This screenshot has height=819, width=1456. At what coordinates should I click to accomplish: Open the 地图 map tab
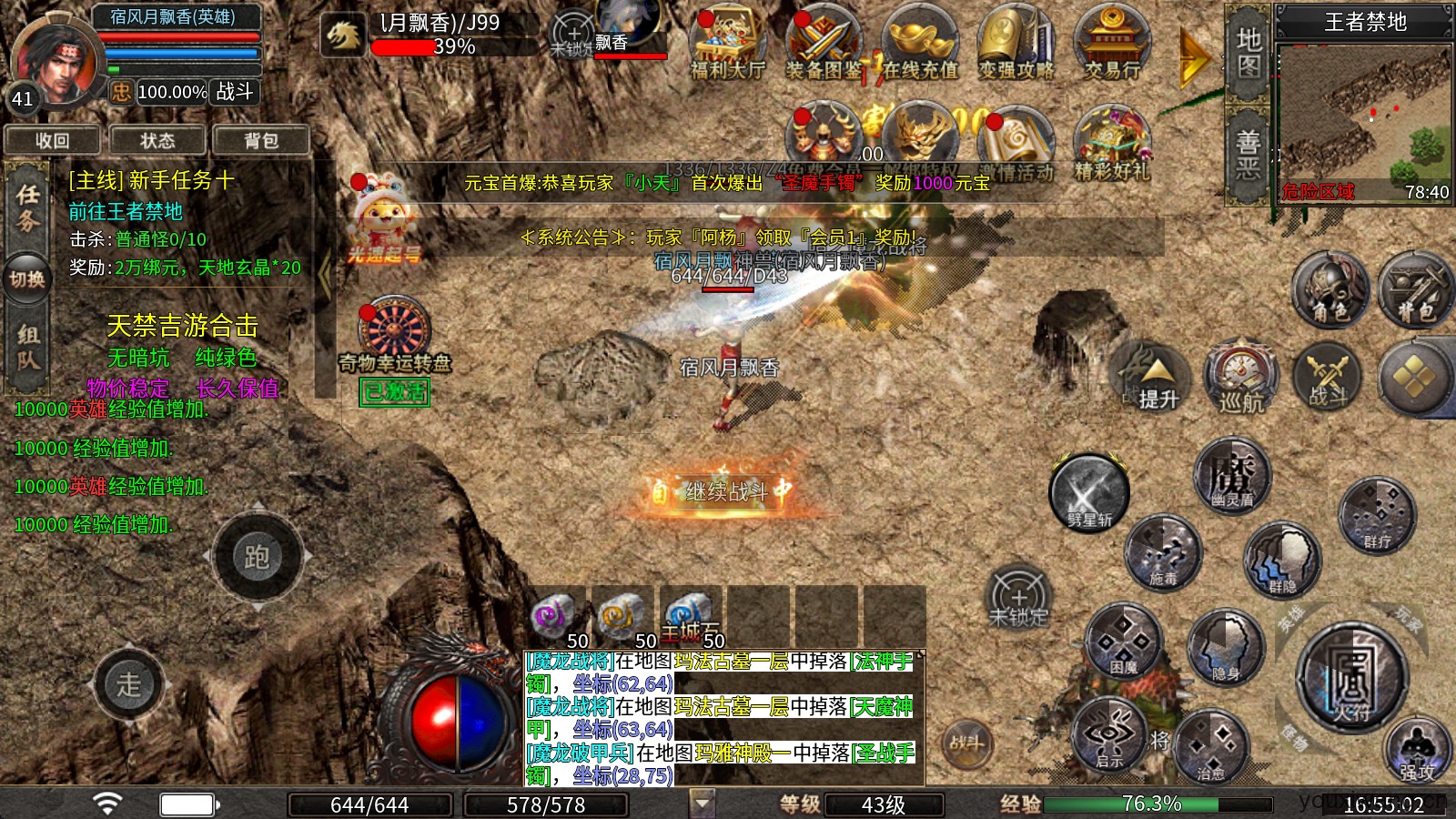click(x=1248, y=53)
